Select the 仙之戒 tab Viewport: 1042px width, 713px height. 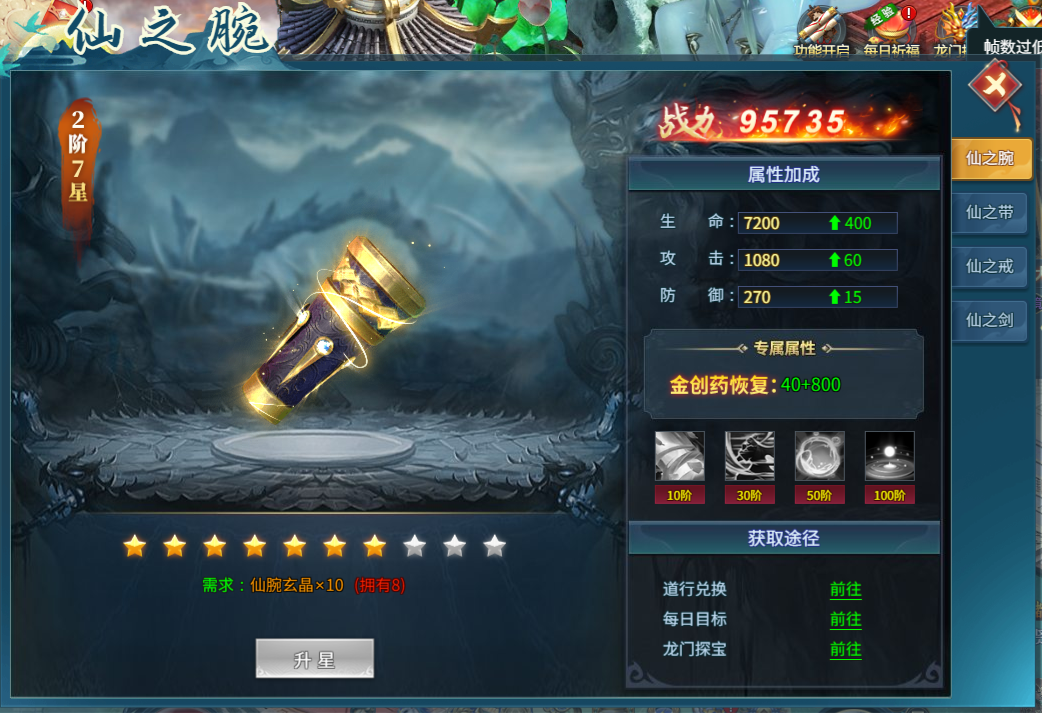pyautogui.click(x=989, y=266)
